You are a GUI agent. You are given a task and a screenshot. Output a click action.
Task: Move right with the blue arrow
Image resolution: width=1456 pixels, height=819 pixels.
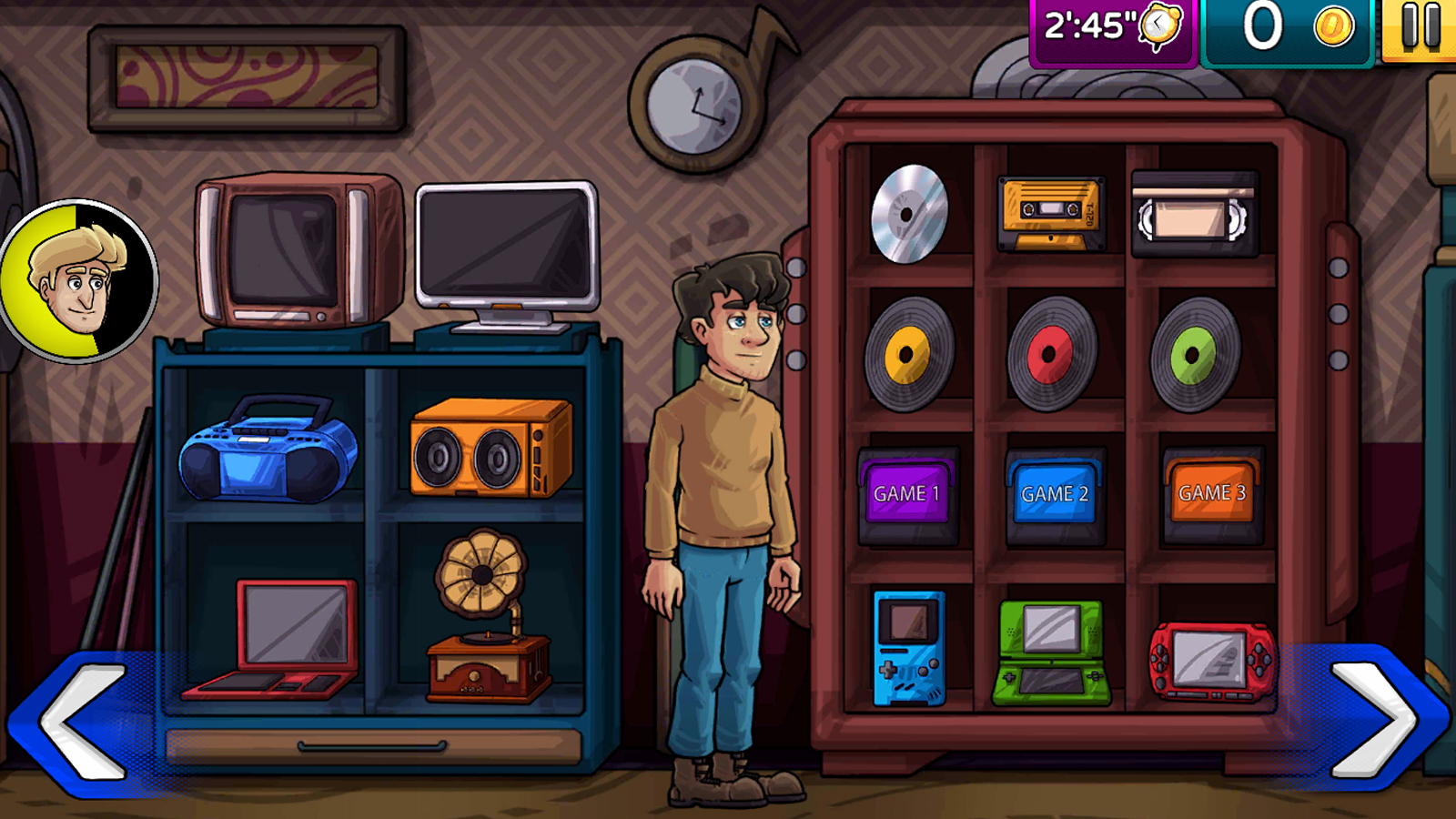click(x=1374, y=719)
